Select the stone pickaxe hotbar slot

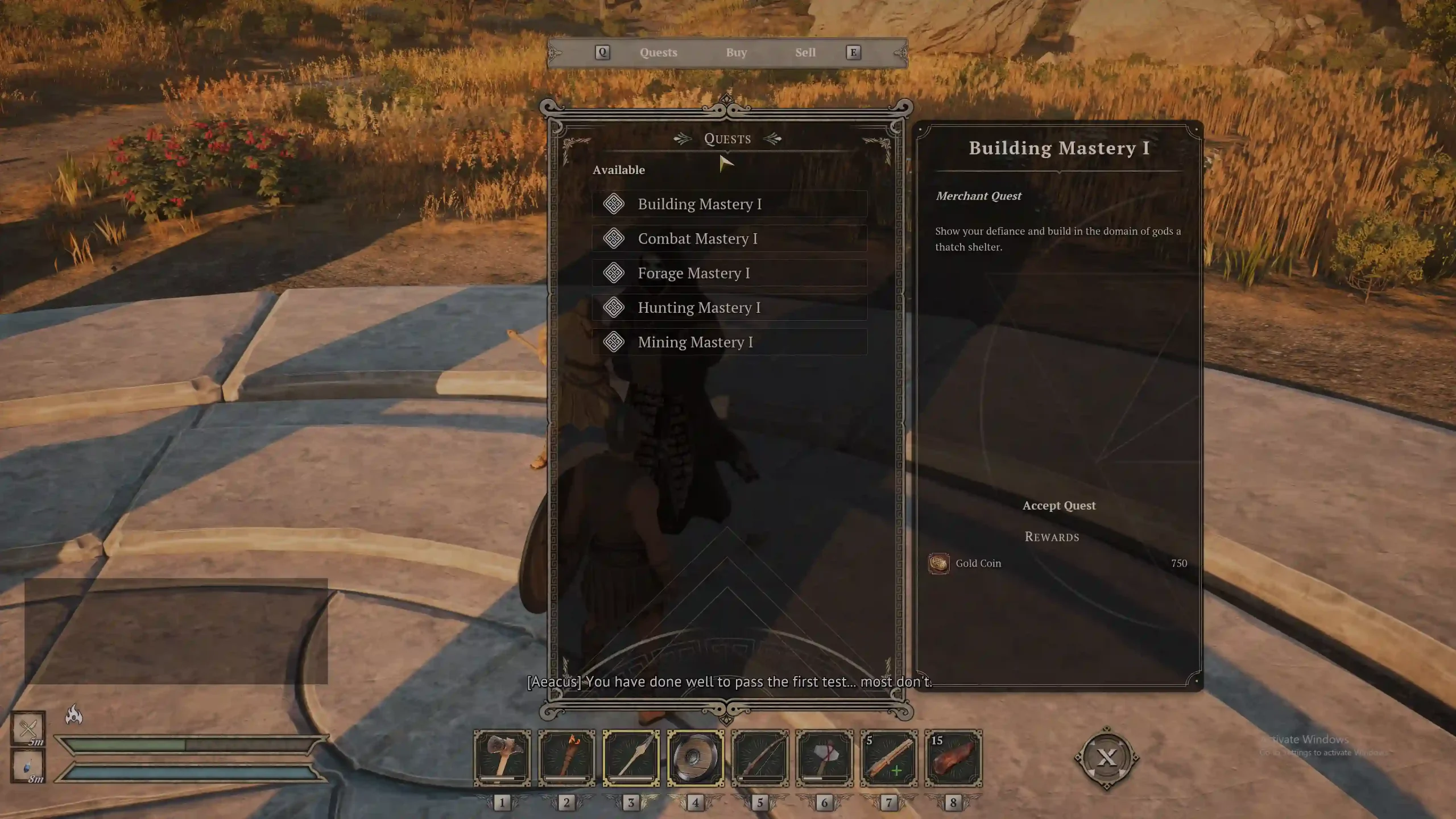click(x=502, y=758)
